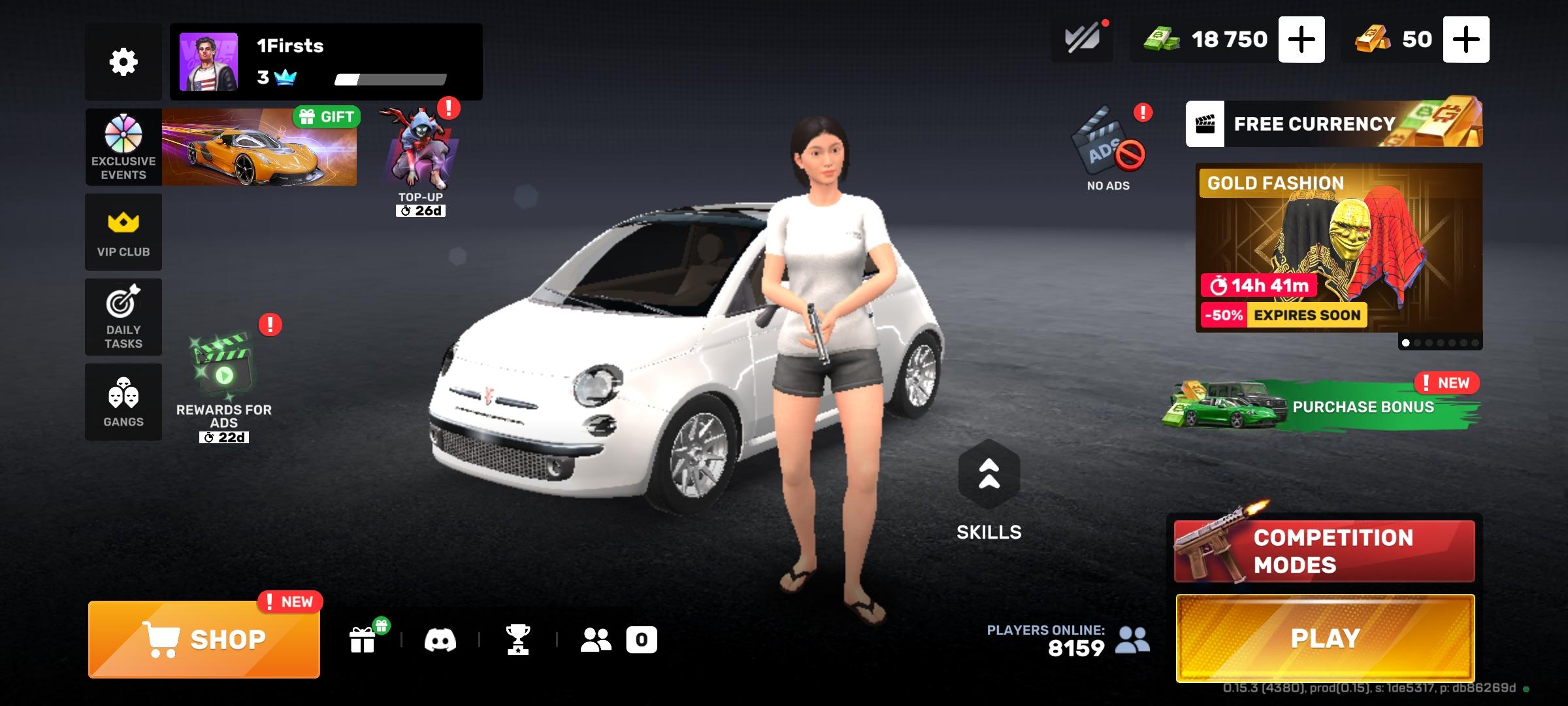Open the Discord link icon

coord(440,639)
